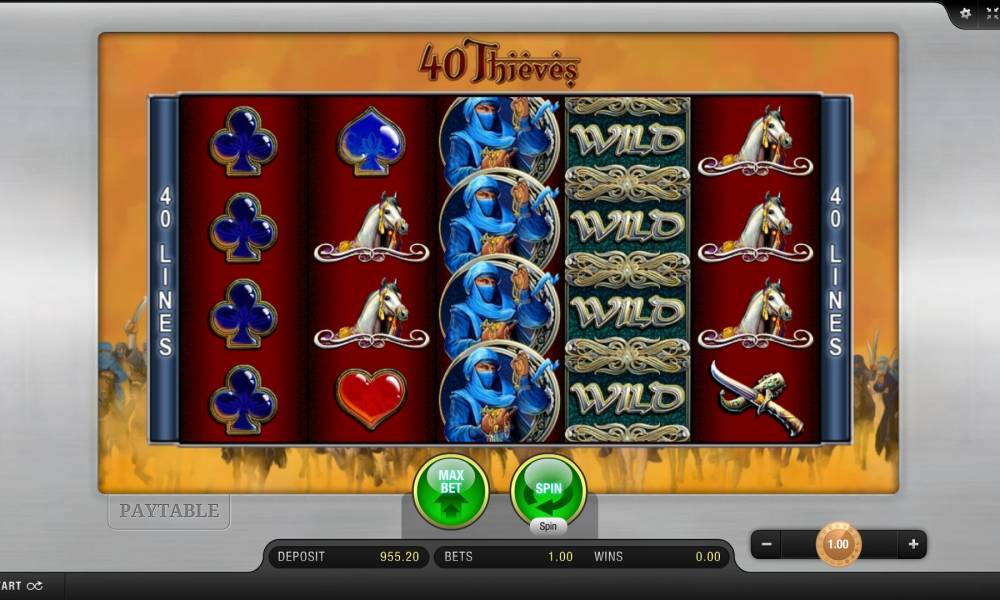This screenshot has height=600, width=1000.
Task: Set the wager with the Max Bet button
Action: tap(451, 490)
